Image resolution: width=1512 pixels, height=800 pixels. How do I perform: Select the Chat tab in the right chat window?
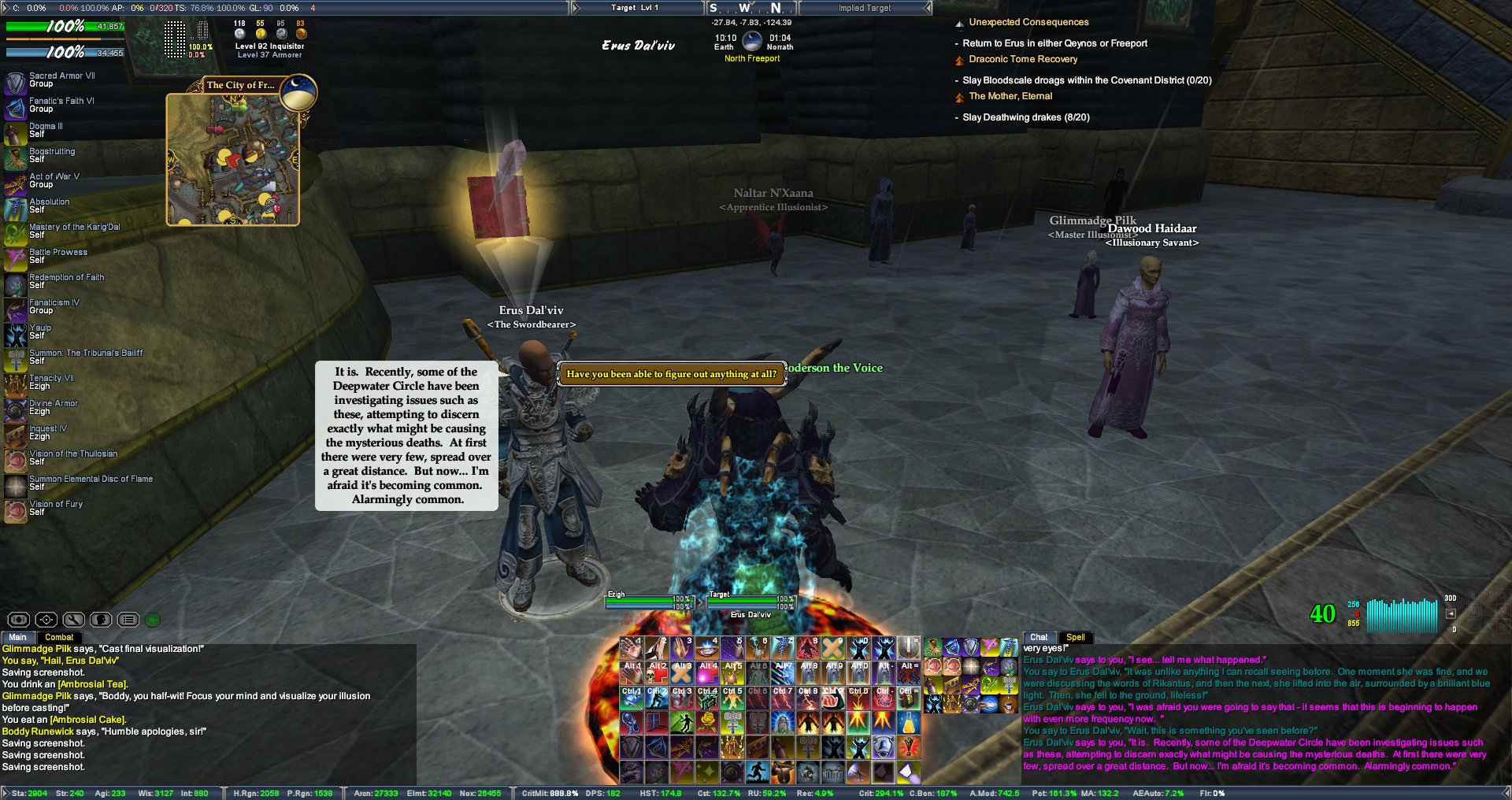point(1039,637)
